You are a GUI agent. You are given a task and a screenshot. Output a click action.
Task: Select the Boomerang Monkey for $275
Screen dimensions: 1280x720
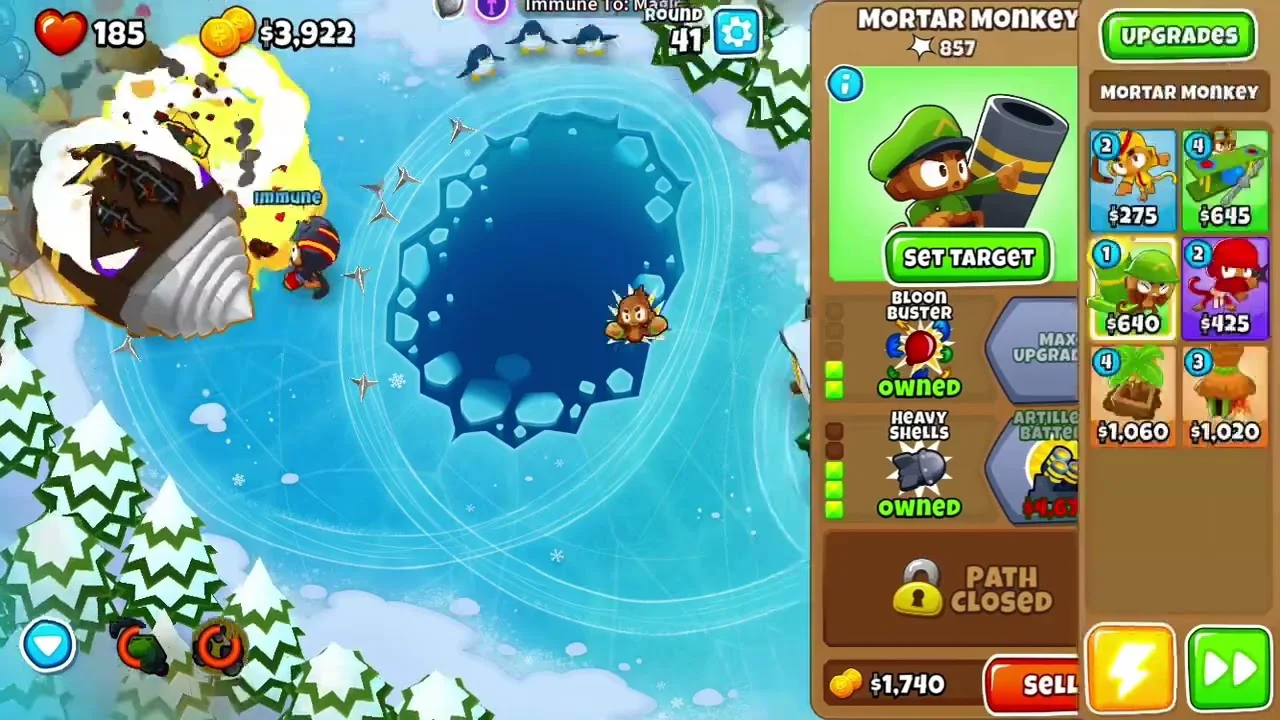click(x=1132, y=181)
